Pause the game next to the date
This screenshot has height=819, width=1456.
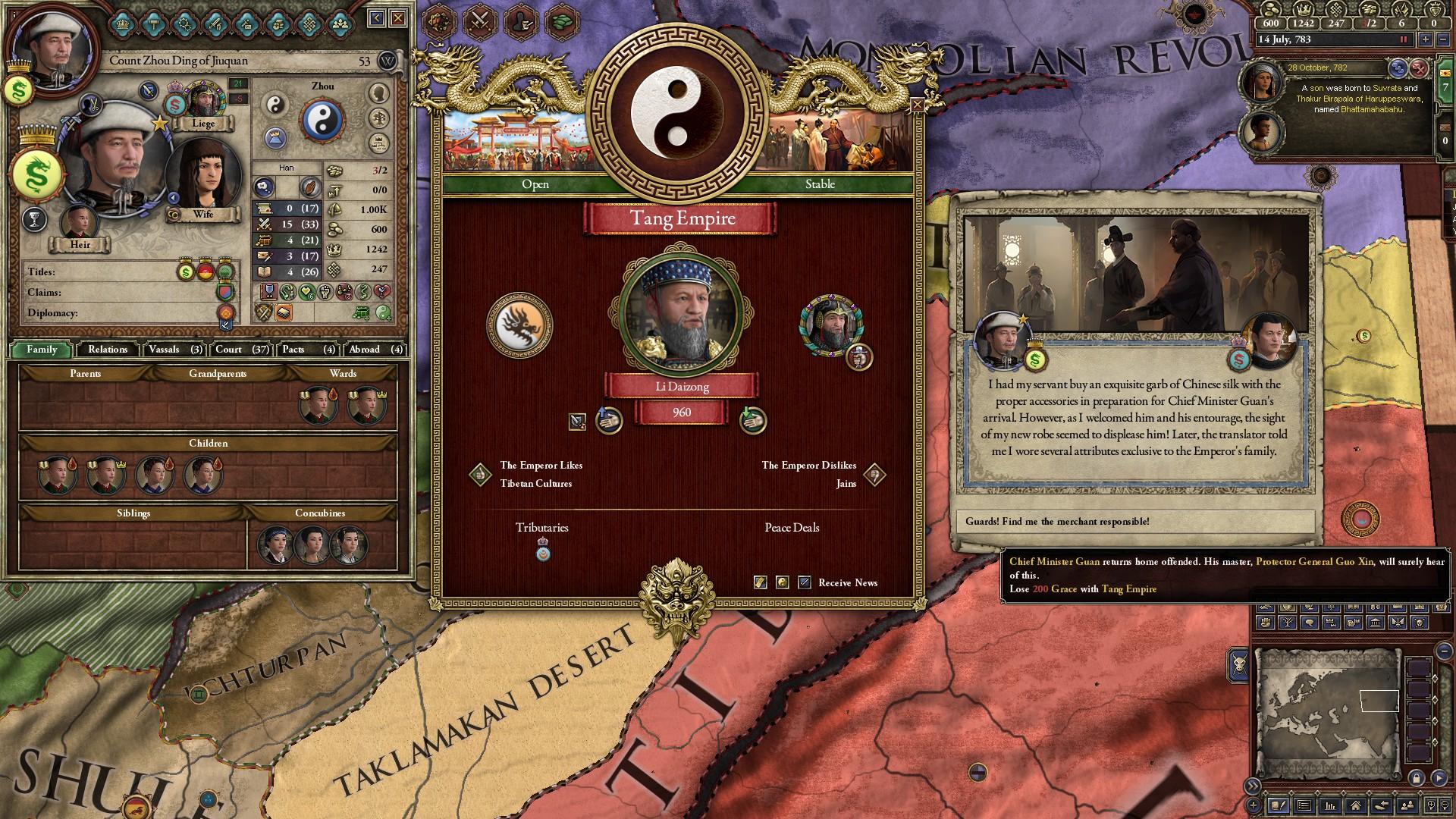[1403, 39]
